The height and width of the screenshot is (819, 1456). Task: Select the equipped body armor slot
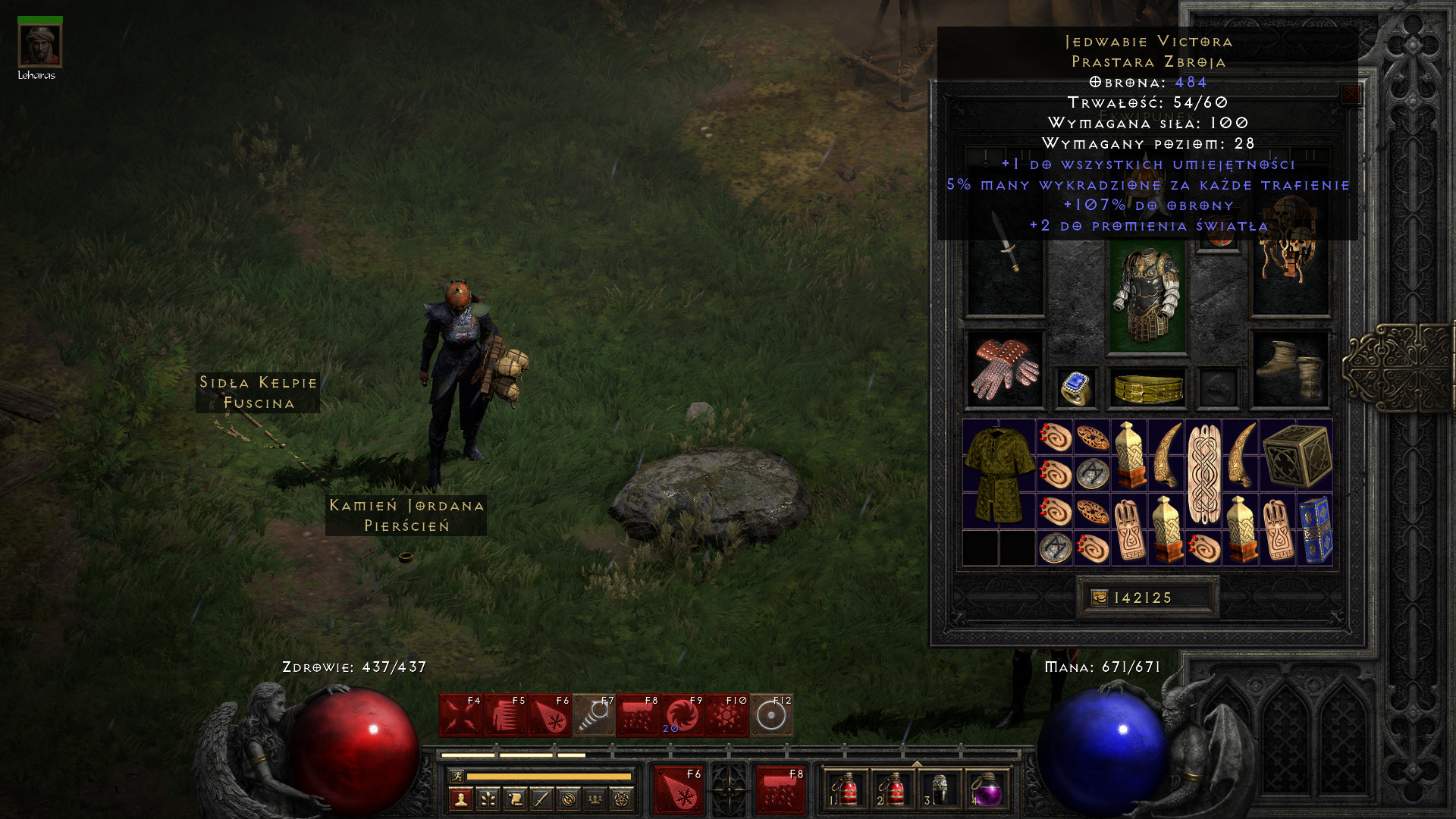(x=1147, y=296)
